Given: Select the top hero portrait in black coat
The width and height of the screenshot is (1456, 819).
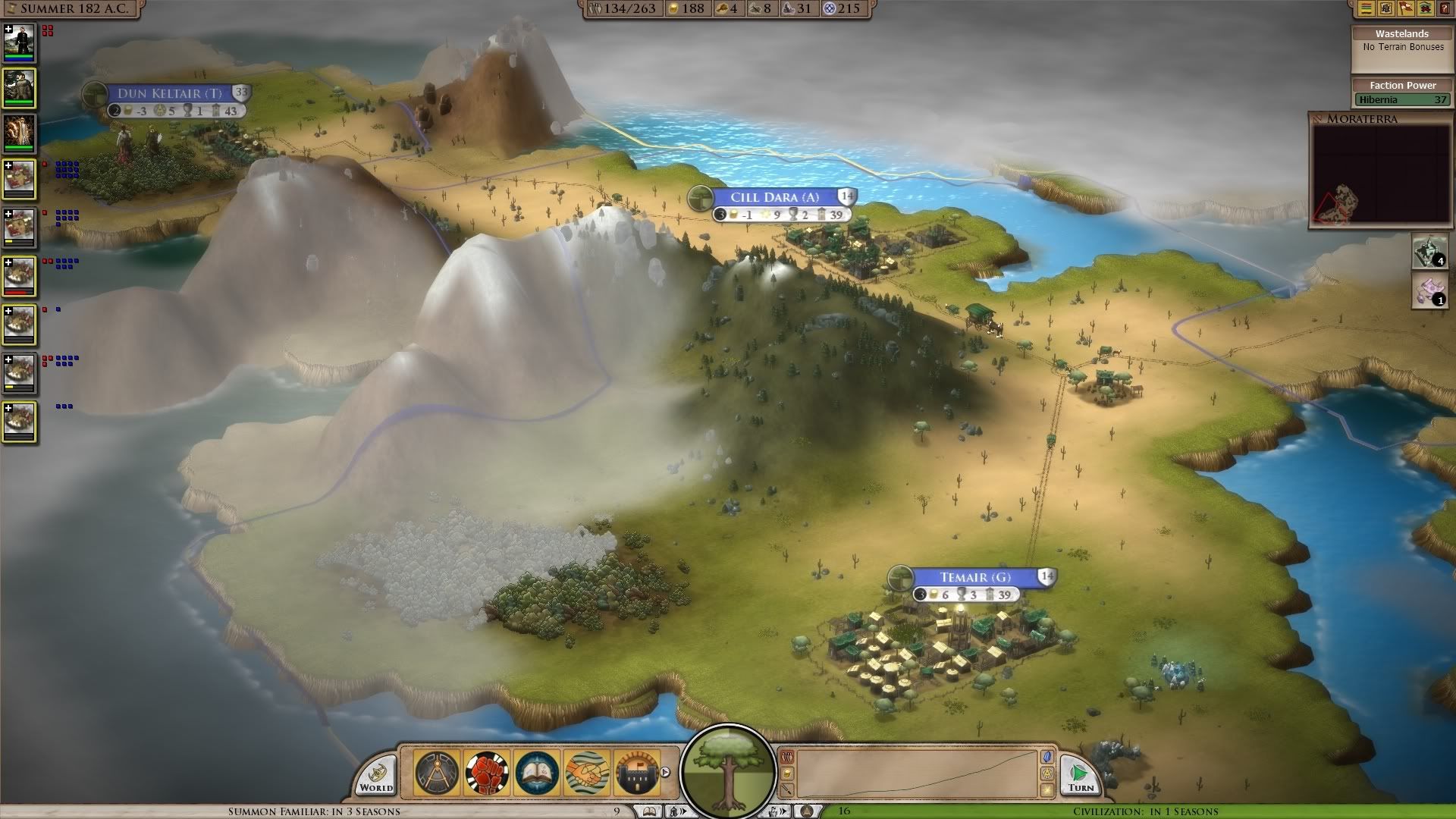Looking at the screenshot, I should [19, 43].
